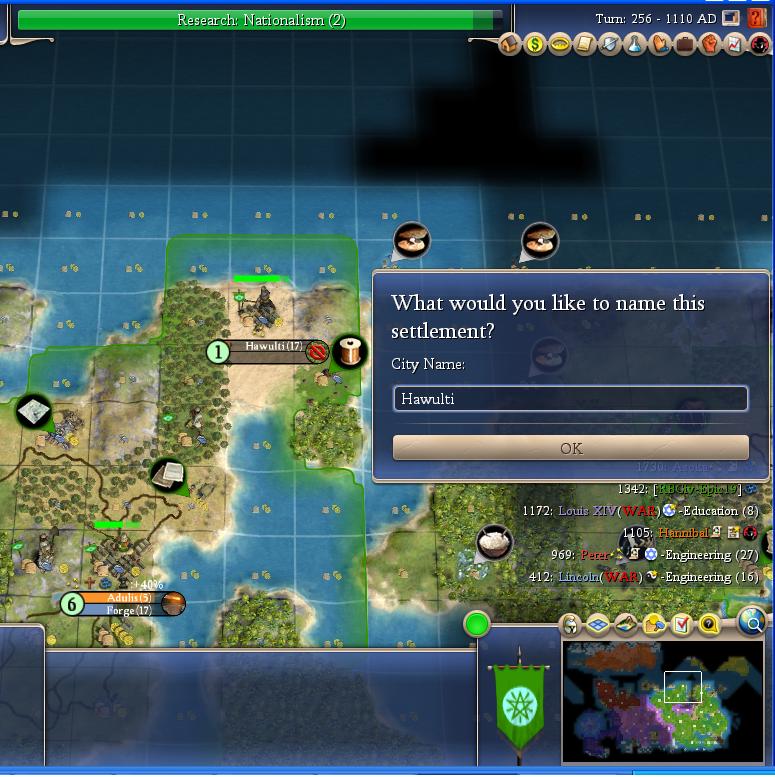Click the Research Nationalism progress bar
The width and height of the screenshot is (775, 777).
[260, 20]
